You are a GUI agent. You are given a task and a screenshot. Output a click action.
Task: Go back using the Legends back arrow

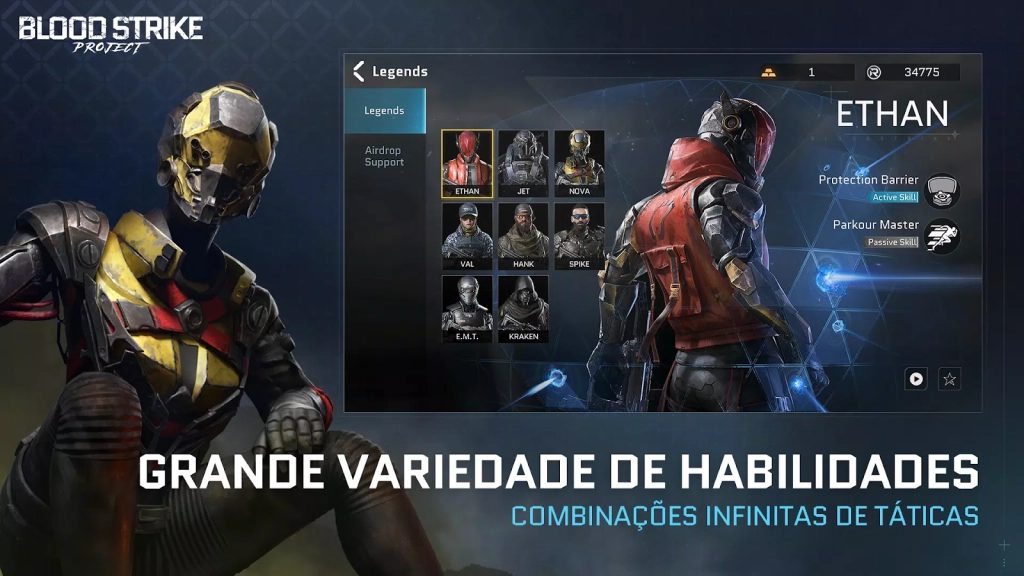(x=359, y=71)
